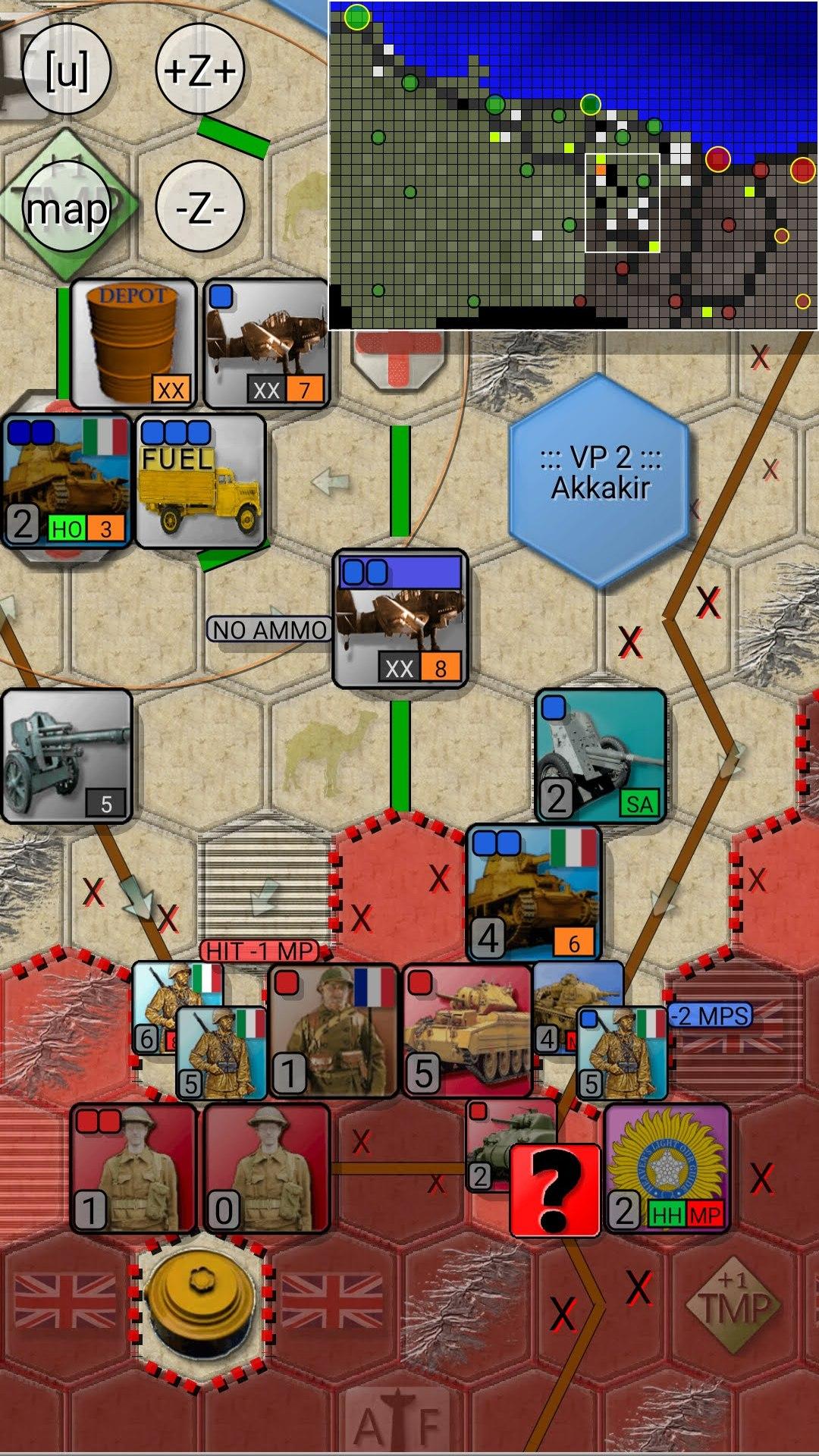Open the map button
Image resolution: width=819 pixels, height=1456 pixels.
pos(67,208)
